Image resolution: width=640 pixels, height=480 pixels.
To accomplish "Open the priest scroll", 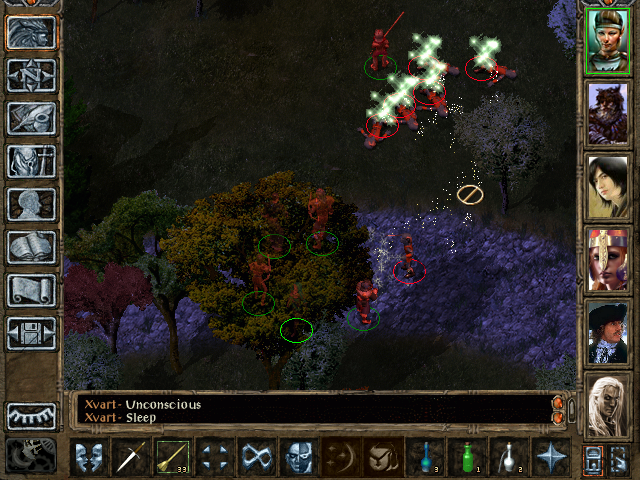I will 31,290.
